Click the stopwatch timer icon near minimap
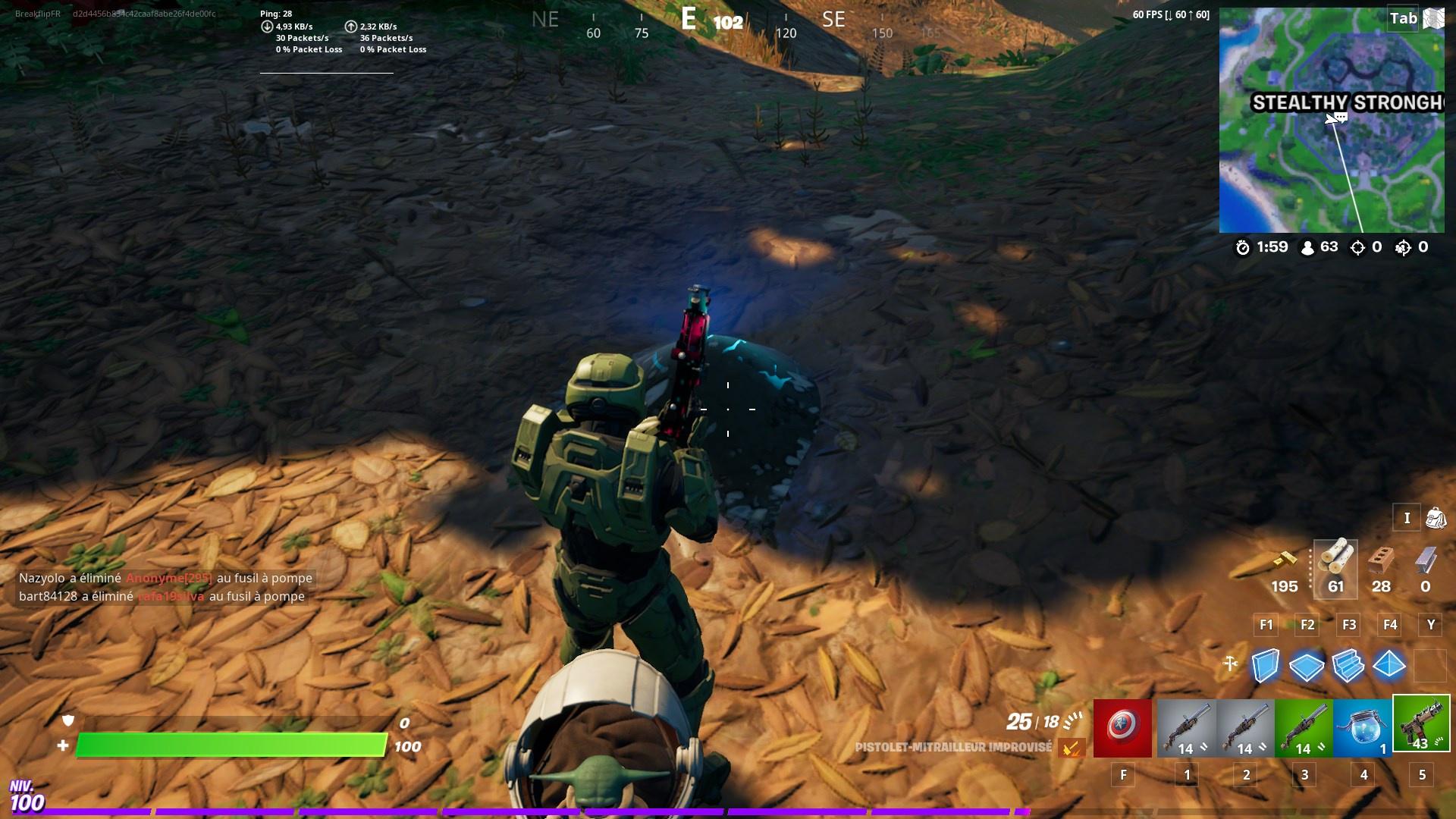This screenshot has width=1456, height=819. pos(1242,246)
